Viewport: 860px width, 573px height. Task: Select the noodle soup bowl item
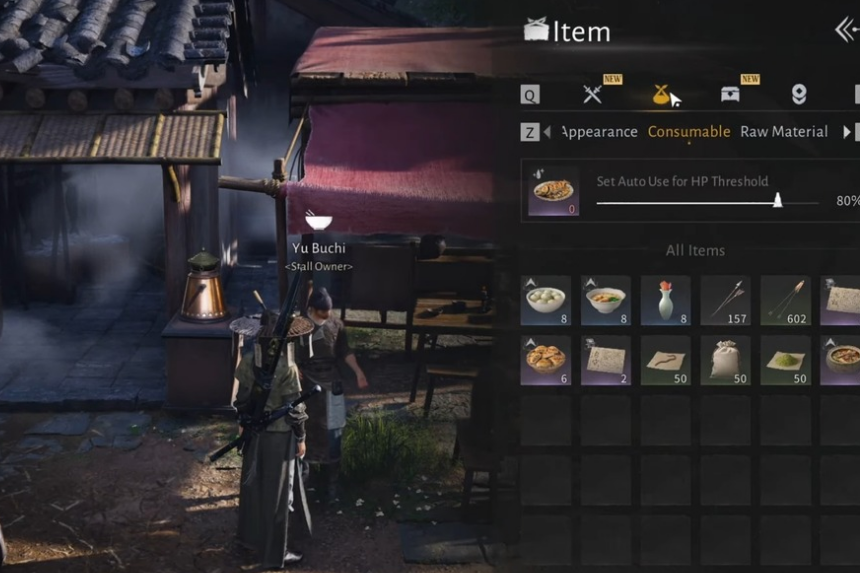606,300
